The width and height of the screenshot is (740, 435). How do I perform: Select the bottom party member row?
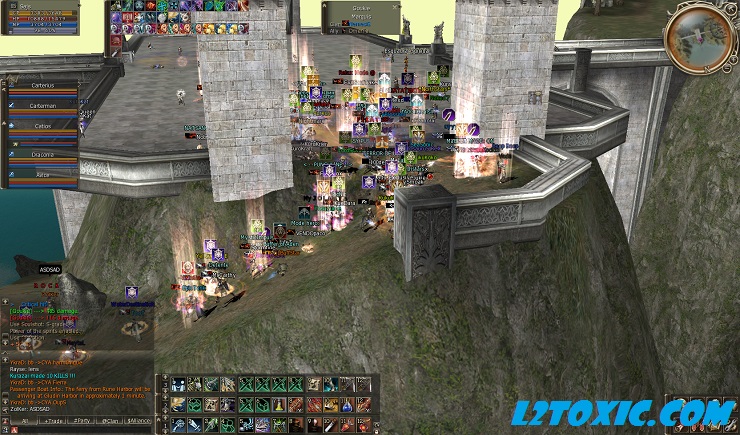point(42,174)
